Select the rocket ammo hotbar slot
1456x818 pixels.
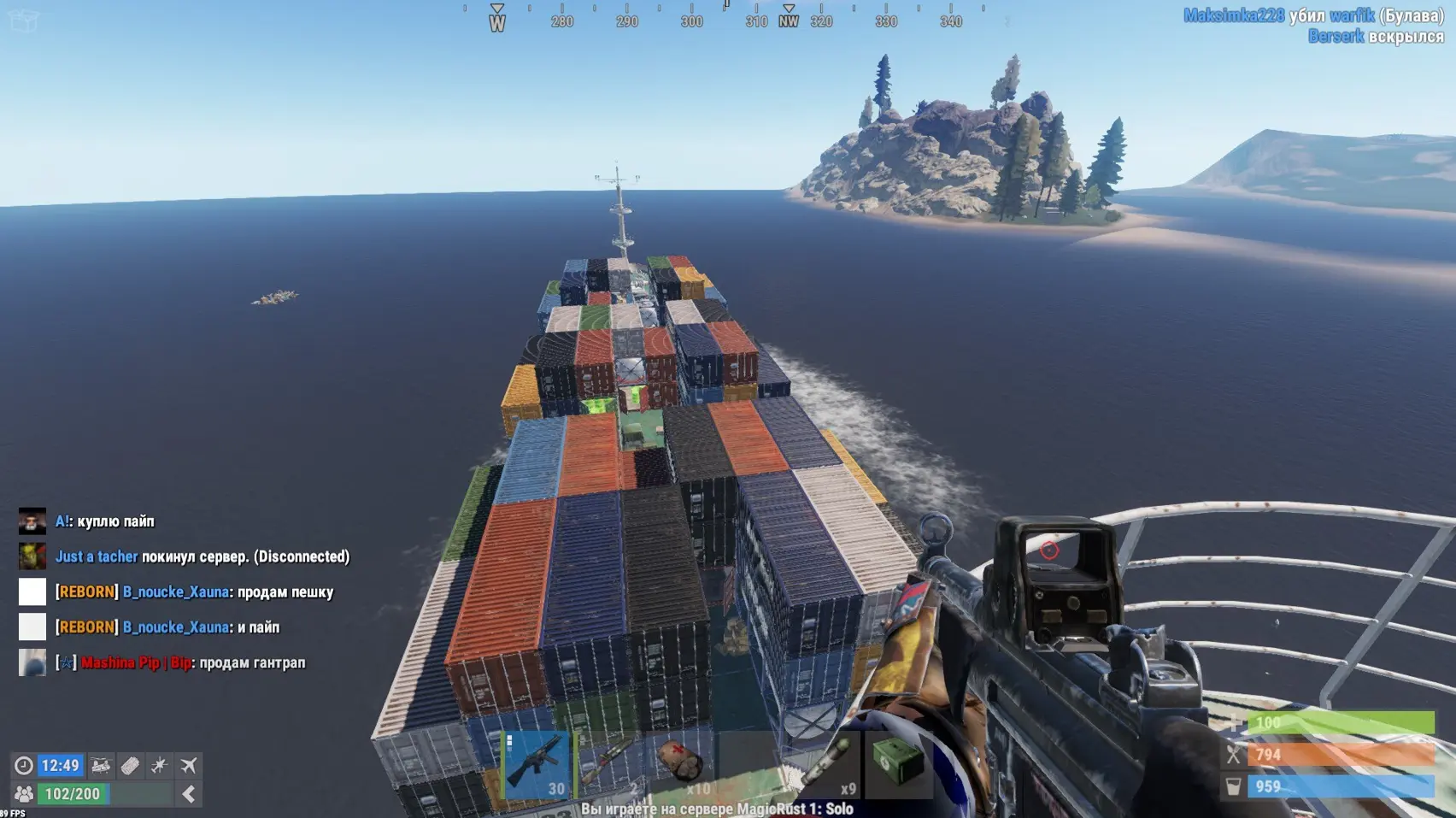tap(826, 763)
